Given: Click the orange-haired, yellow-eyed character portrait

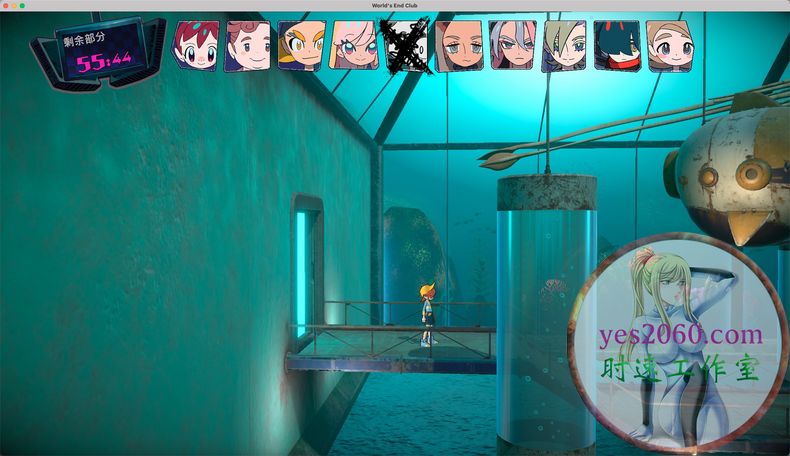Looking at the screenshot, I should (x=300, y=45).
